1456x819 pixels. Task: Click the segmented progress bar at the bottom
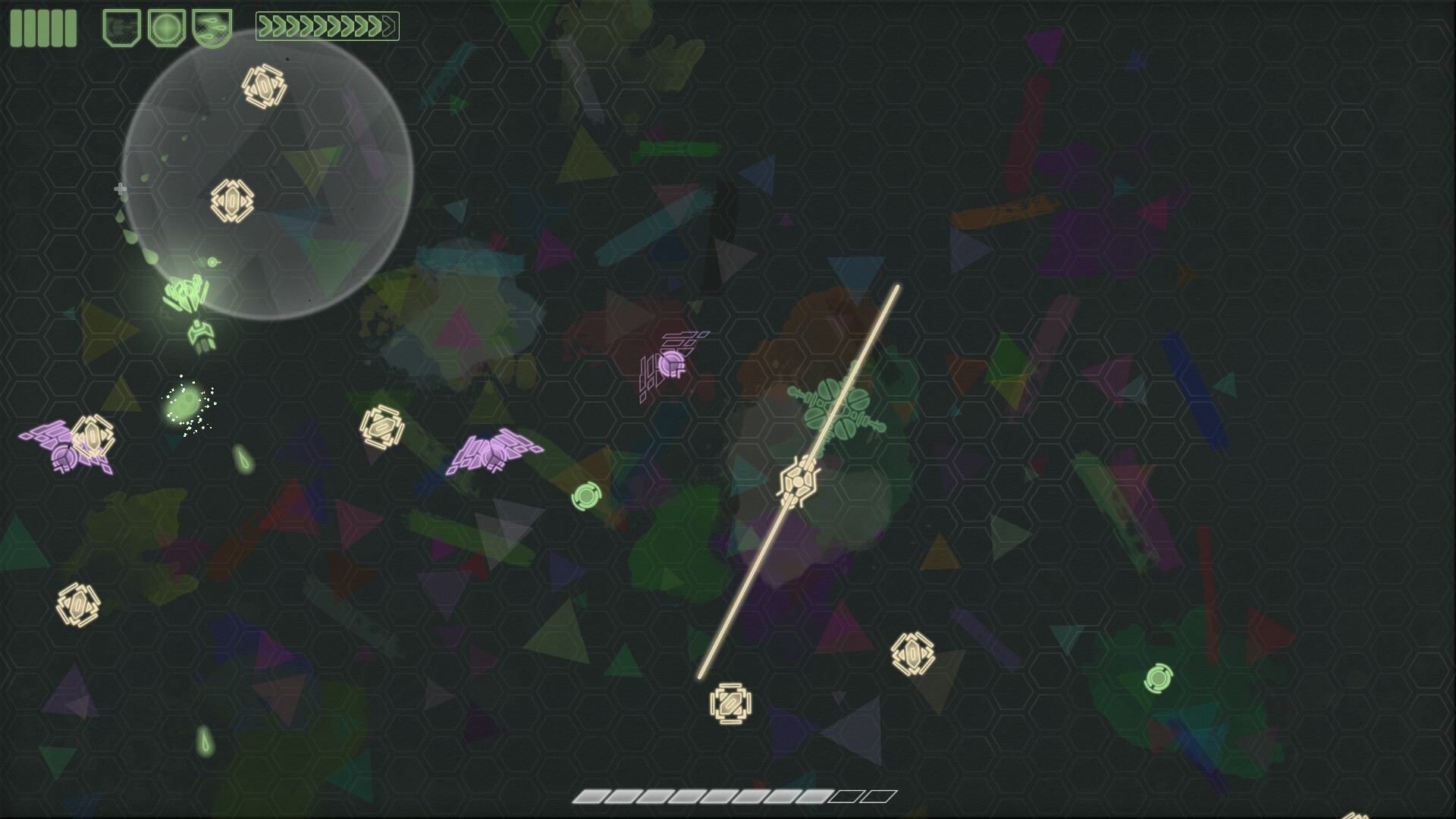(x=732, y=798)
